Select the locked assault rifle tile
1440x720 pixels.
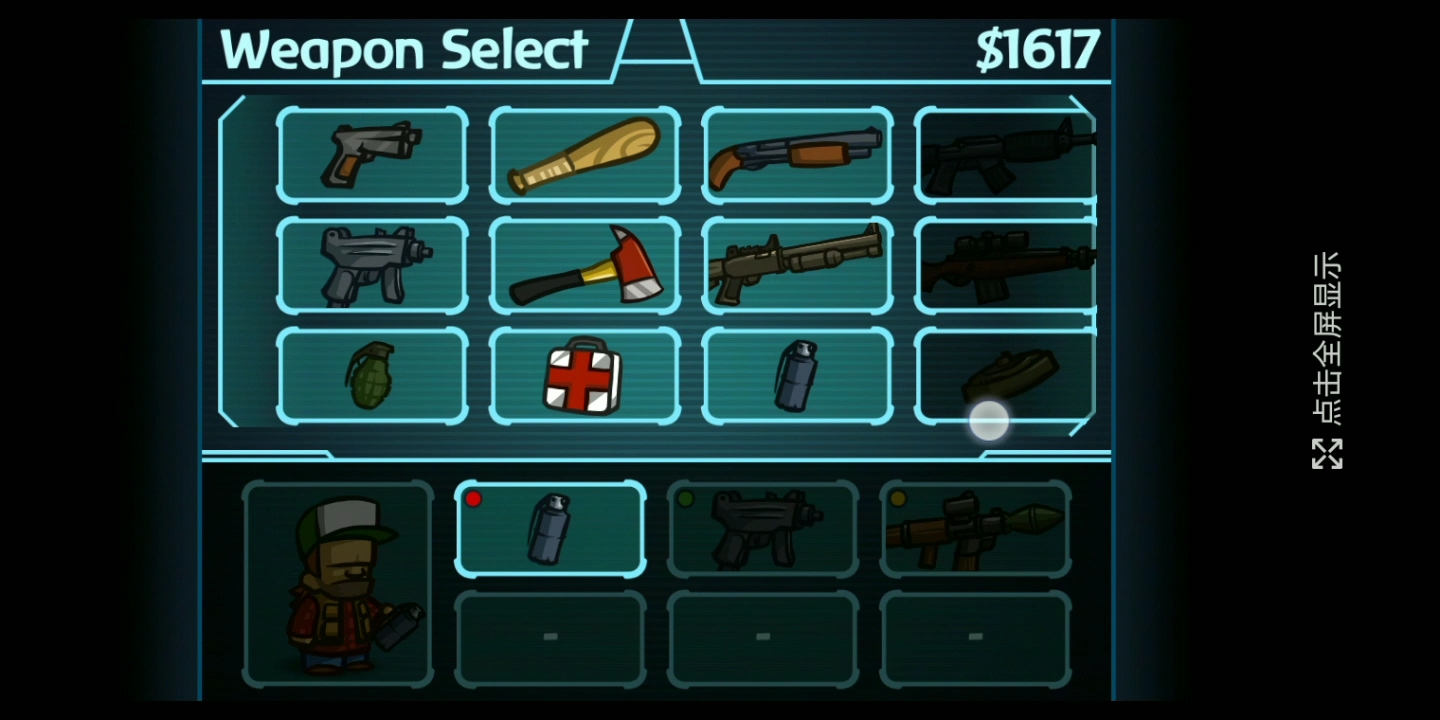1005,155
